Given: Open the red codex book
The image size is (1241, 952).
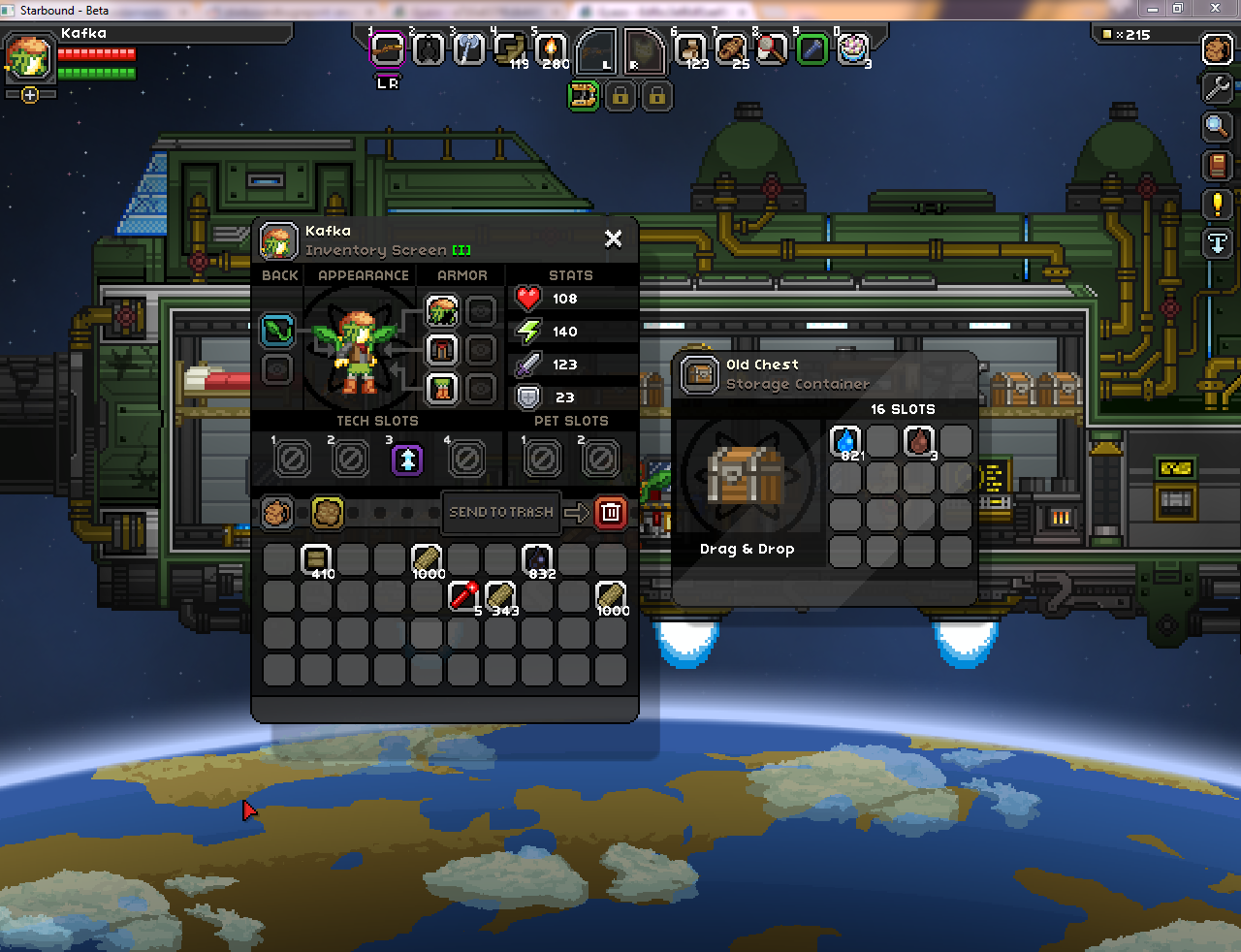Looking at the screenshot, I should pyautogui.click(x=1217, y=166).
